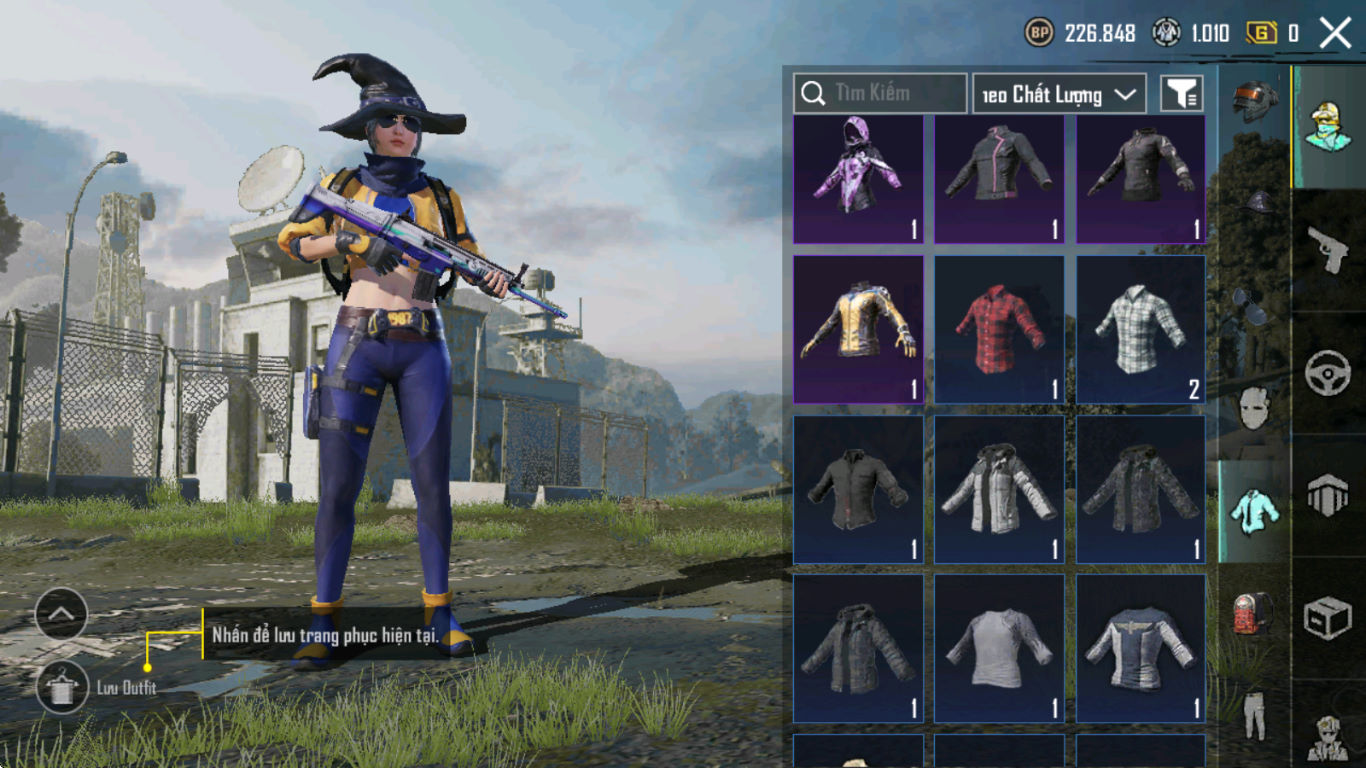Pick the white checkered shirt slot
1366x768 pixels.
pos(1141,329)
